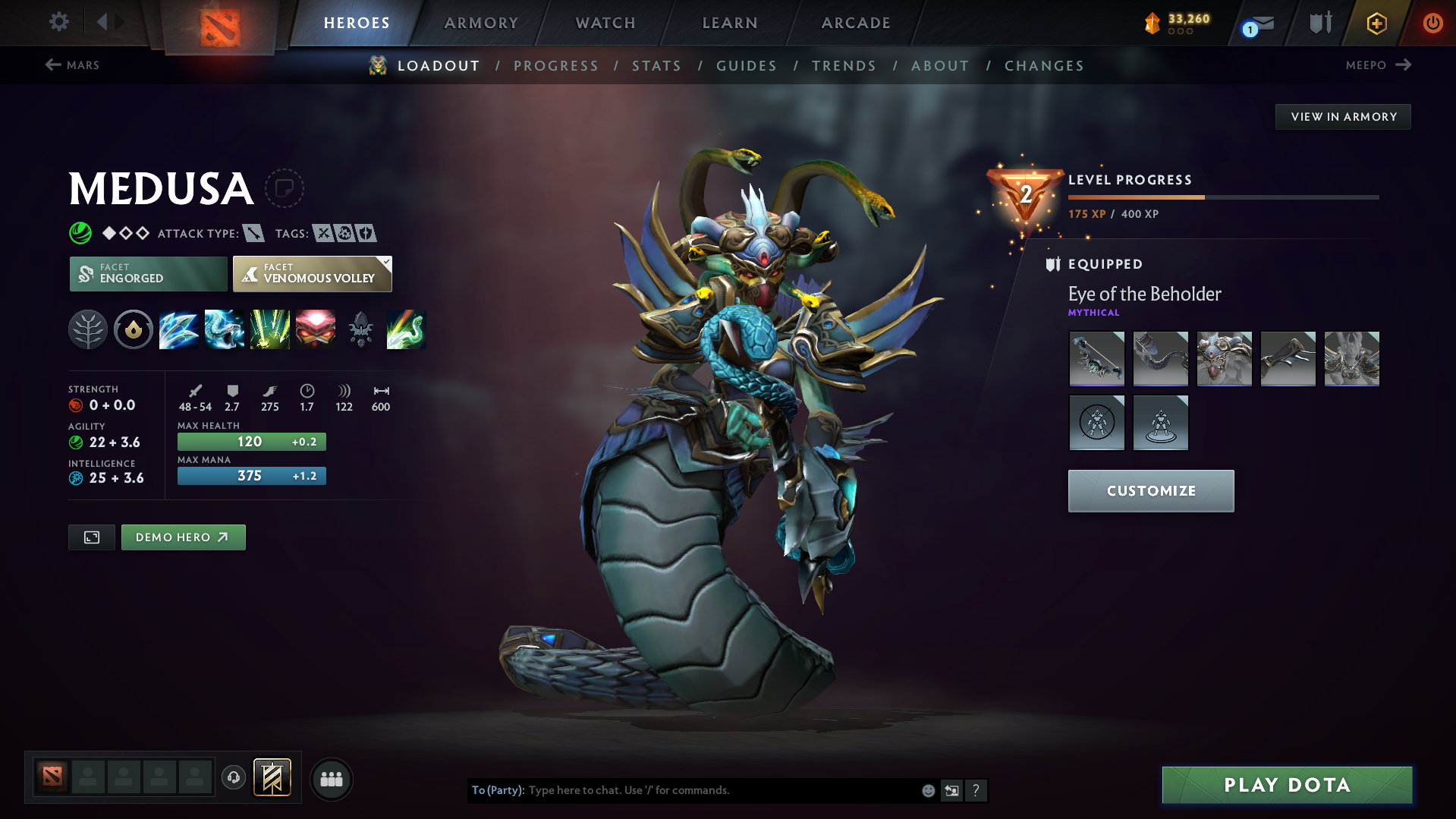Select the Eye of the Beholder bow thumbnail
Screen dimensions: 1456x819
tap(1096, 358)
